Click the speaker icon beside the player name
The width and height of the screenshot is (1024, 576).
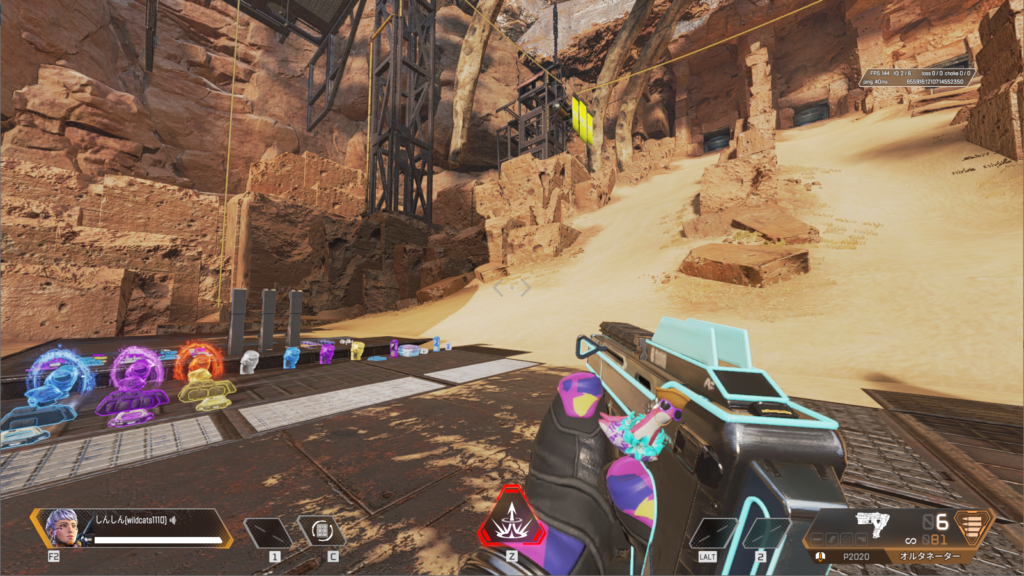[173, 520]
